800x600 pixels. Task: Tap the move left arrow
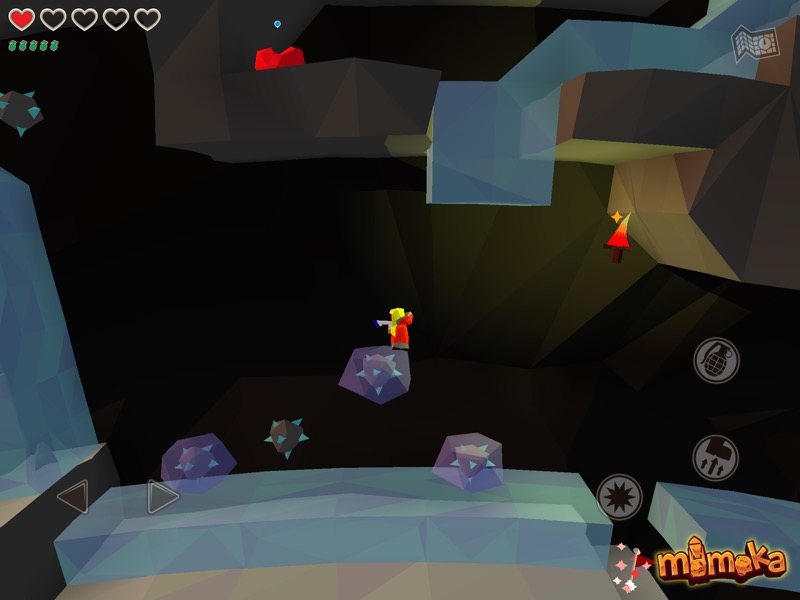click(73, 497)
